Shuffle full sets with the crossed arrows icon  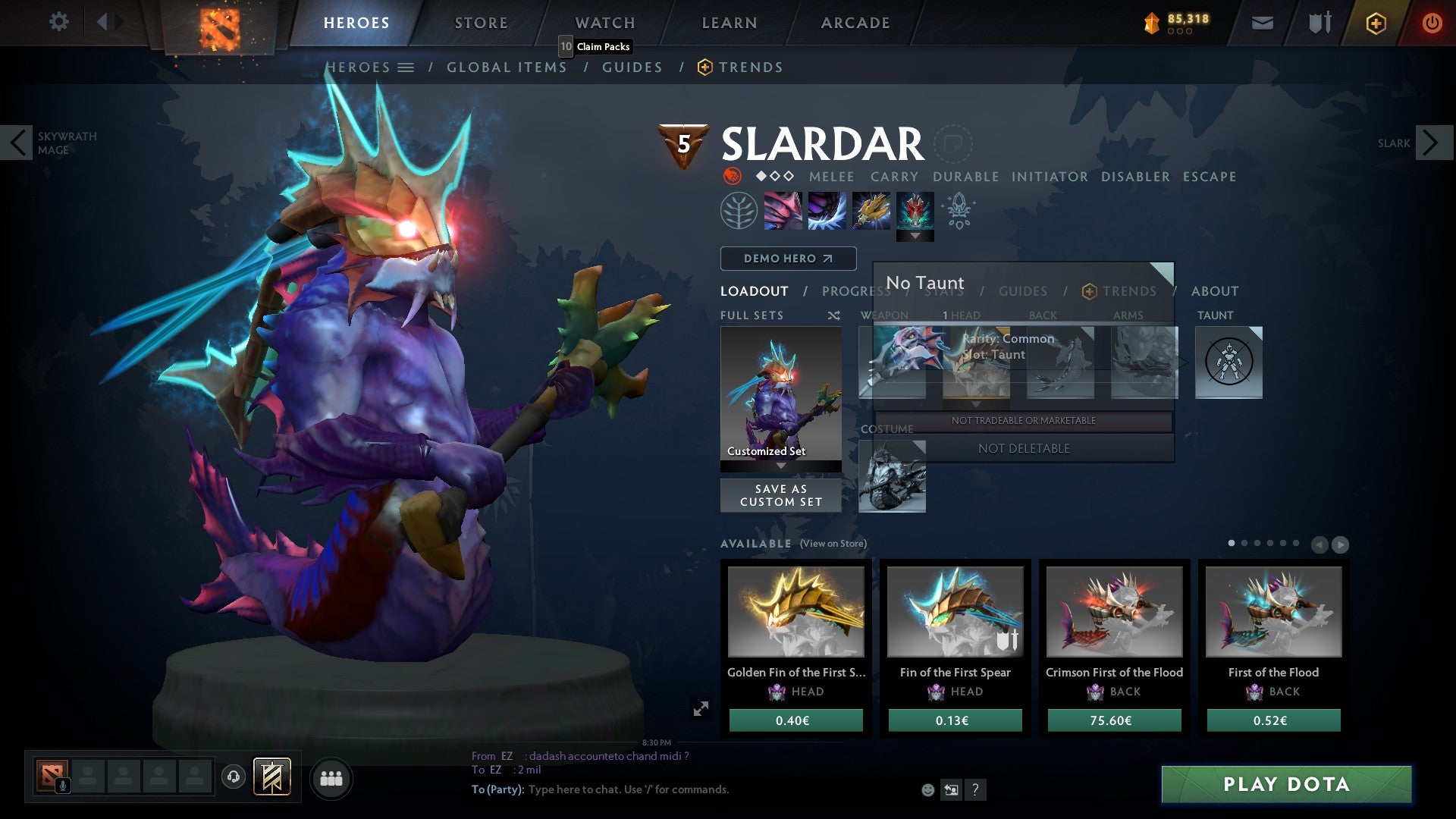pos(833,315)
